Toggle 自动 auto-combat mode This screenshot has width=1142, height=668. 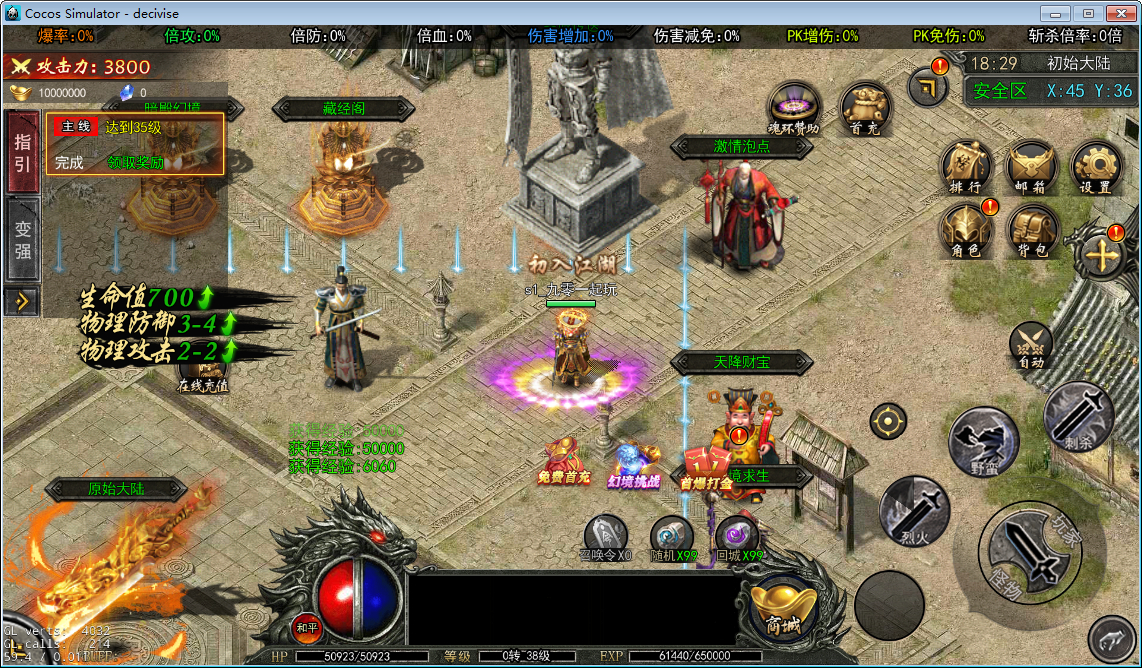(1030, 346)
